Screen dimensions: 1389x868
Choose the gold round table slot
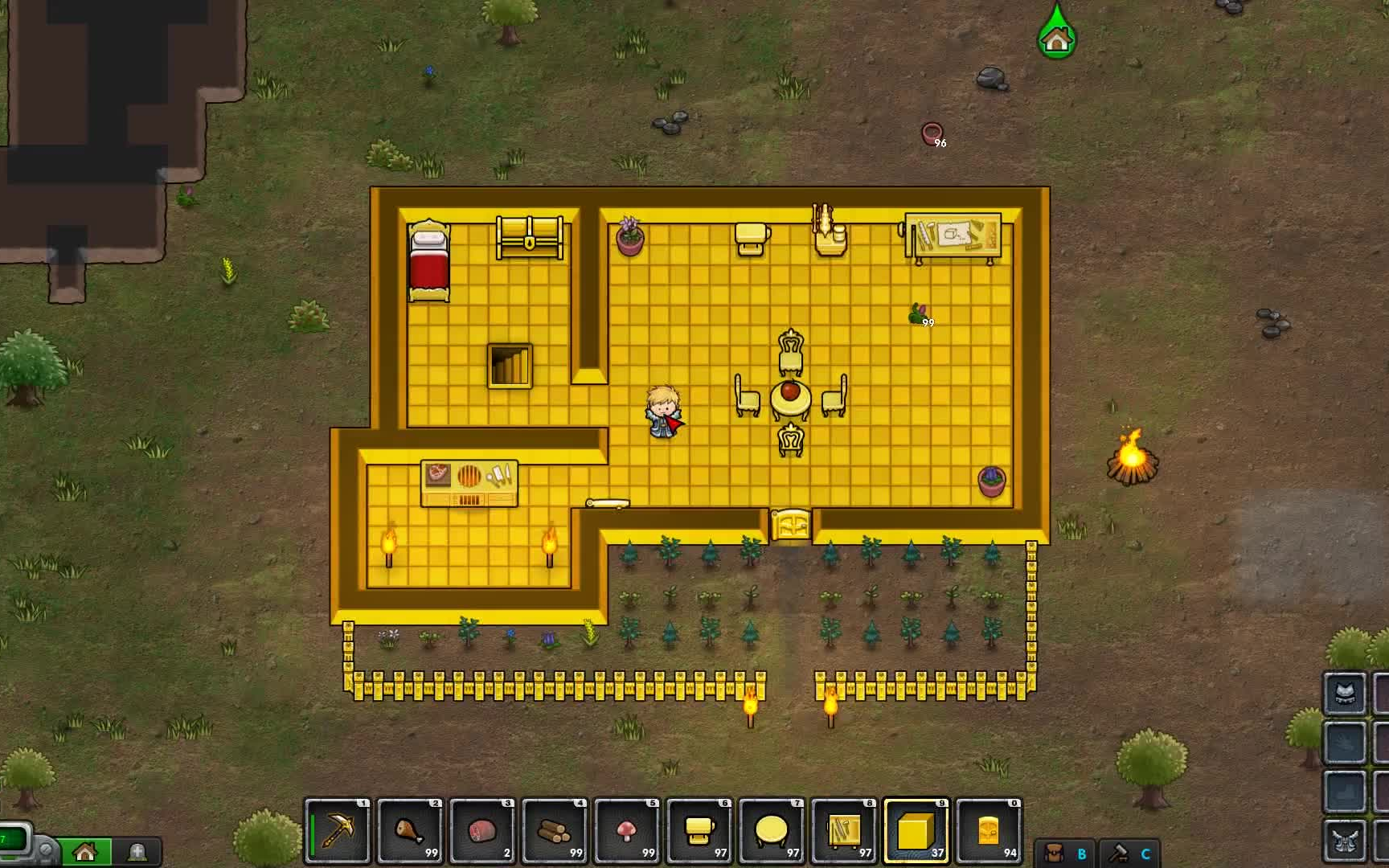(x=772, y=831)
